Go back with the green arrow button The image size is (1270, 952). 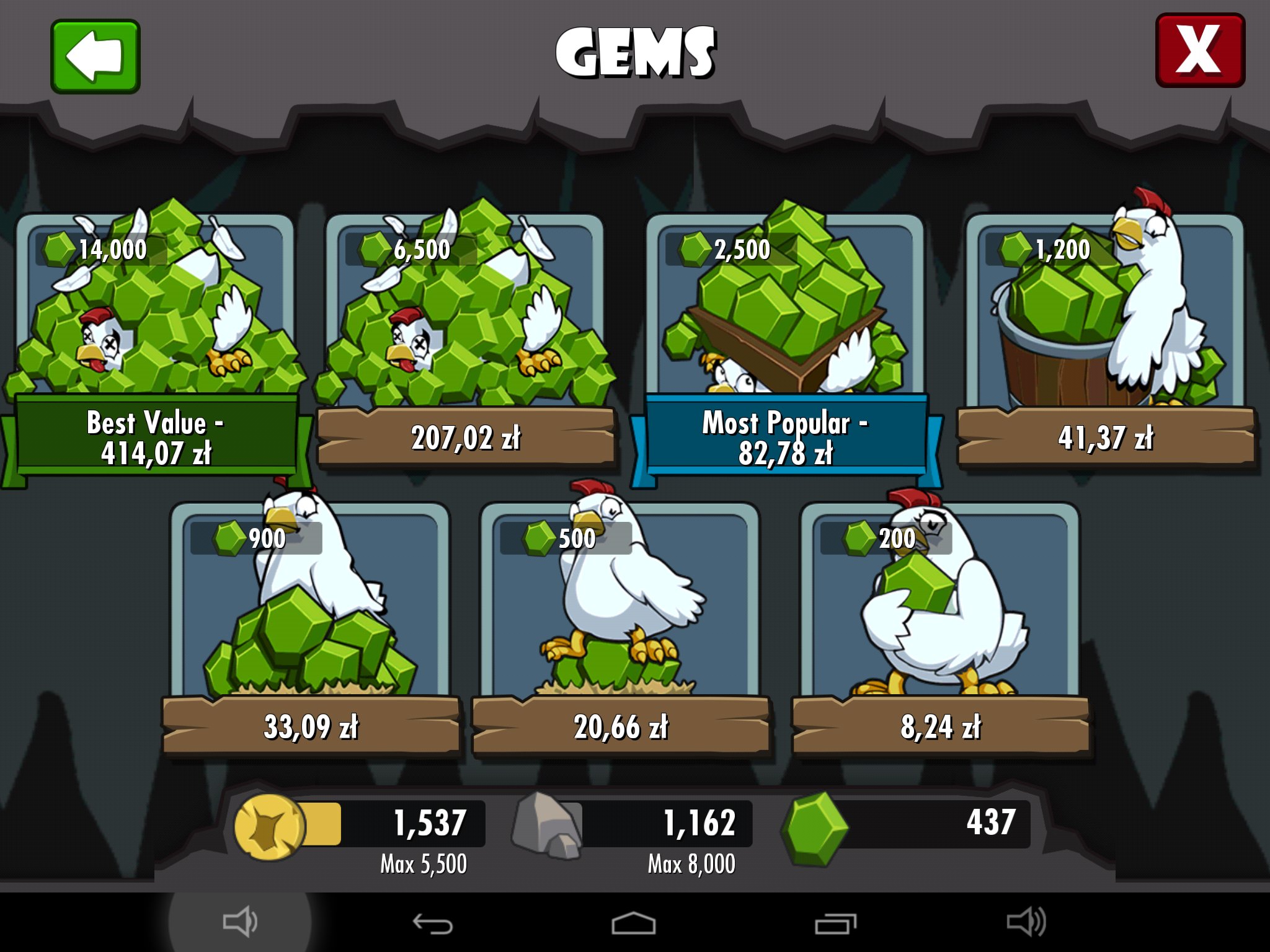(x=95, y=56)
